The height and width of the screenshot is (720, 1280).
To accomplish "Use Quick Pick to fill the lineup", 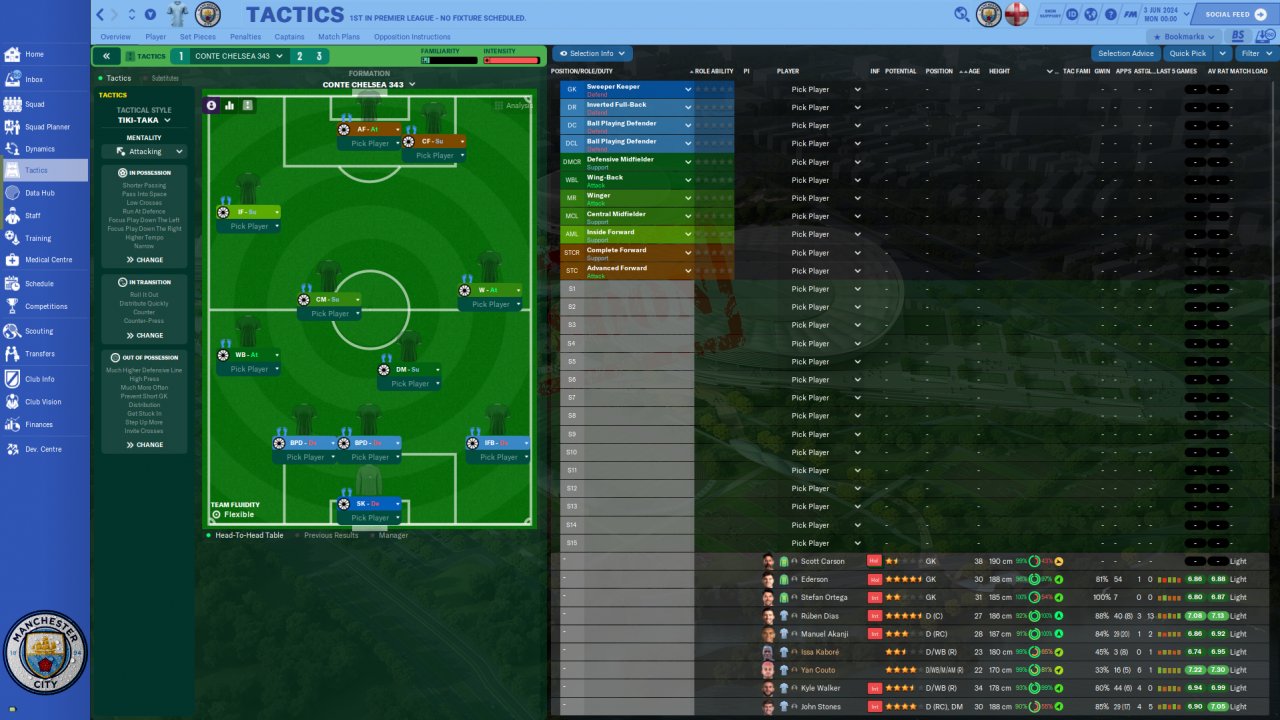I will pyautogui.click(x=1187, y=54).
